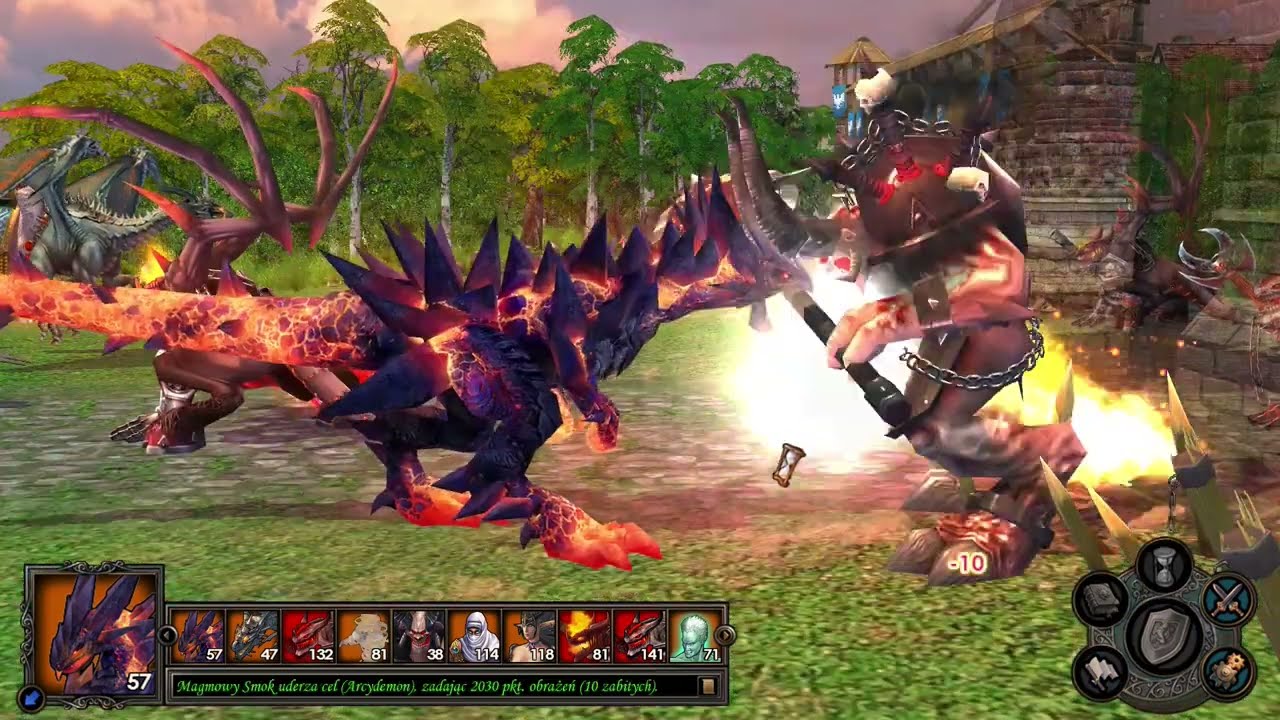Image resolution: width=1280 pixels, height=720 pixels.
Task: Select the horned demon stack numbered 38
Action: click(419, 636)
